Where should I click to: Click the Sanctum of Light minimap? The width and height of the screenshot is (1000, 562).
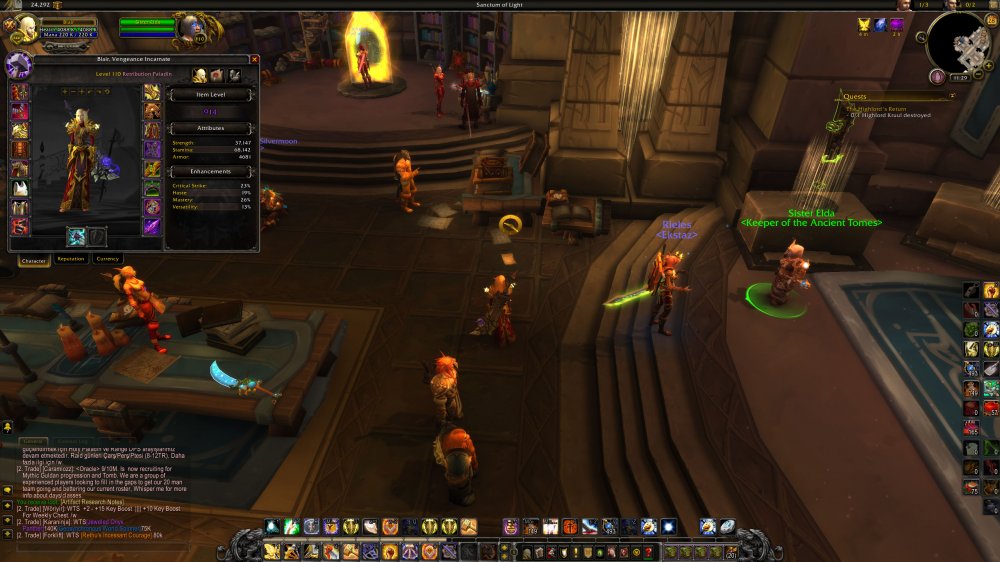point(957,42)
